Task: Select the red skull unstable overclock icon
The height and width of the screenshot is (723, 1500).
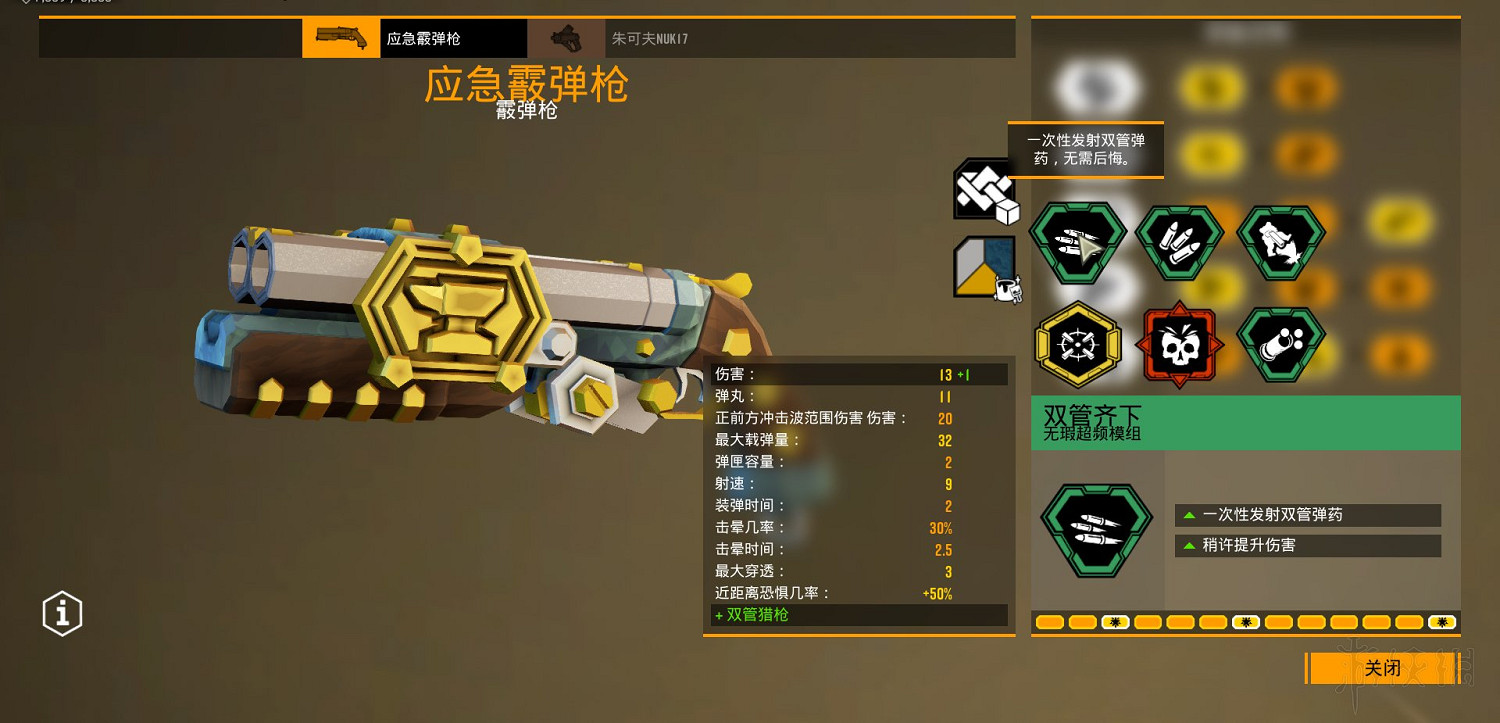Action: click(x=1180, y=343)
